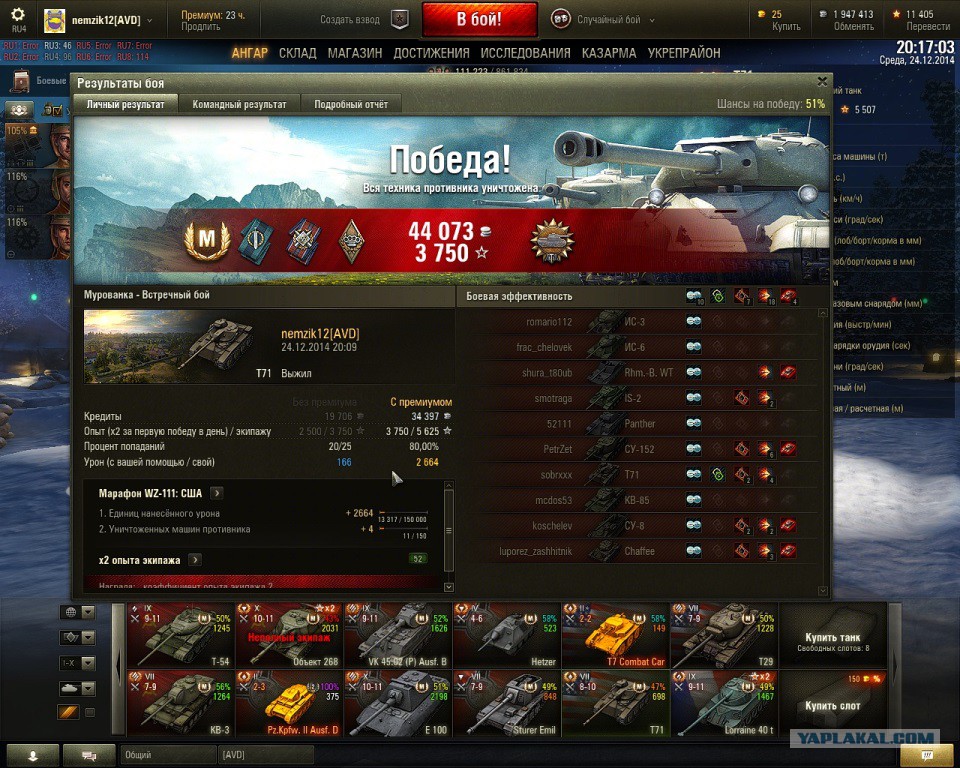Open the ДОСТИЖЕНИЯ menu
This screenshot has width=960, height=768.
[431, 53]
